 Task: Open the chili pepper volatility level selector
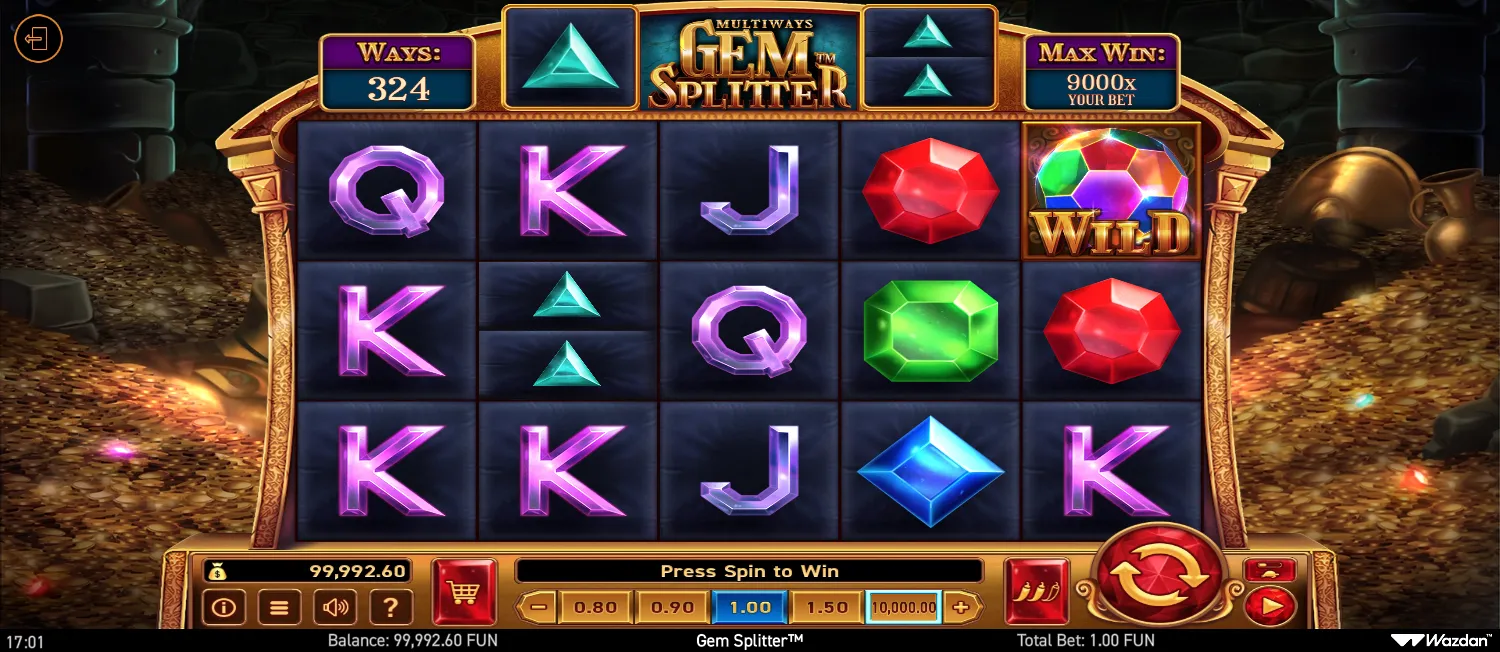tap(1036, 592)
